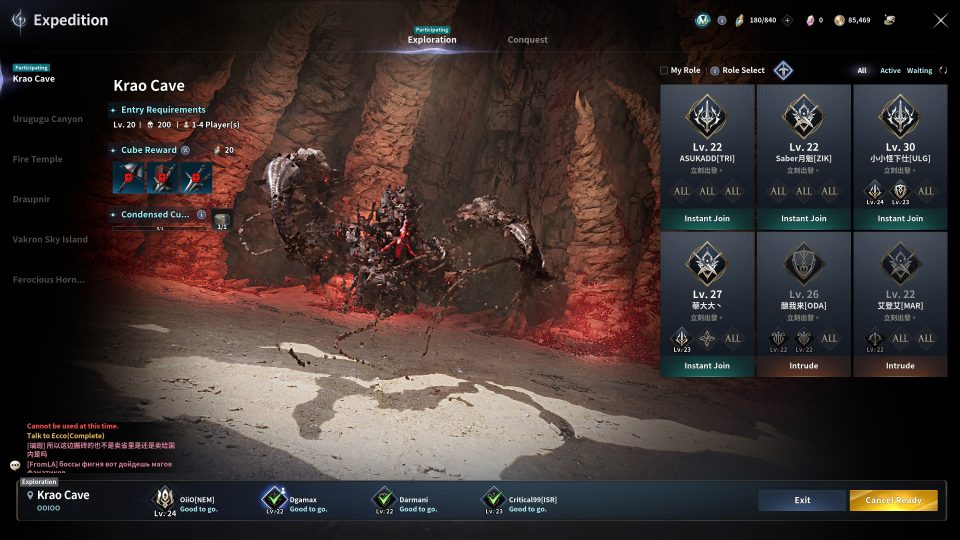Select Urugugu Canyon from the expedition list
Image resolution: width=960 pixels, height=540 pixels.
(x=48, y=119)
